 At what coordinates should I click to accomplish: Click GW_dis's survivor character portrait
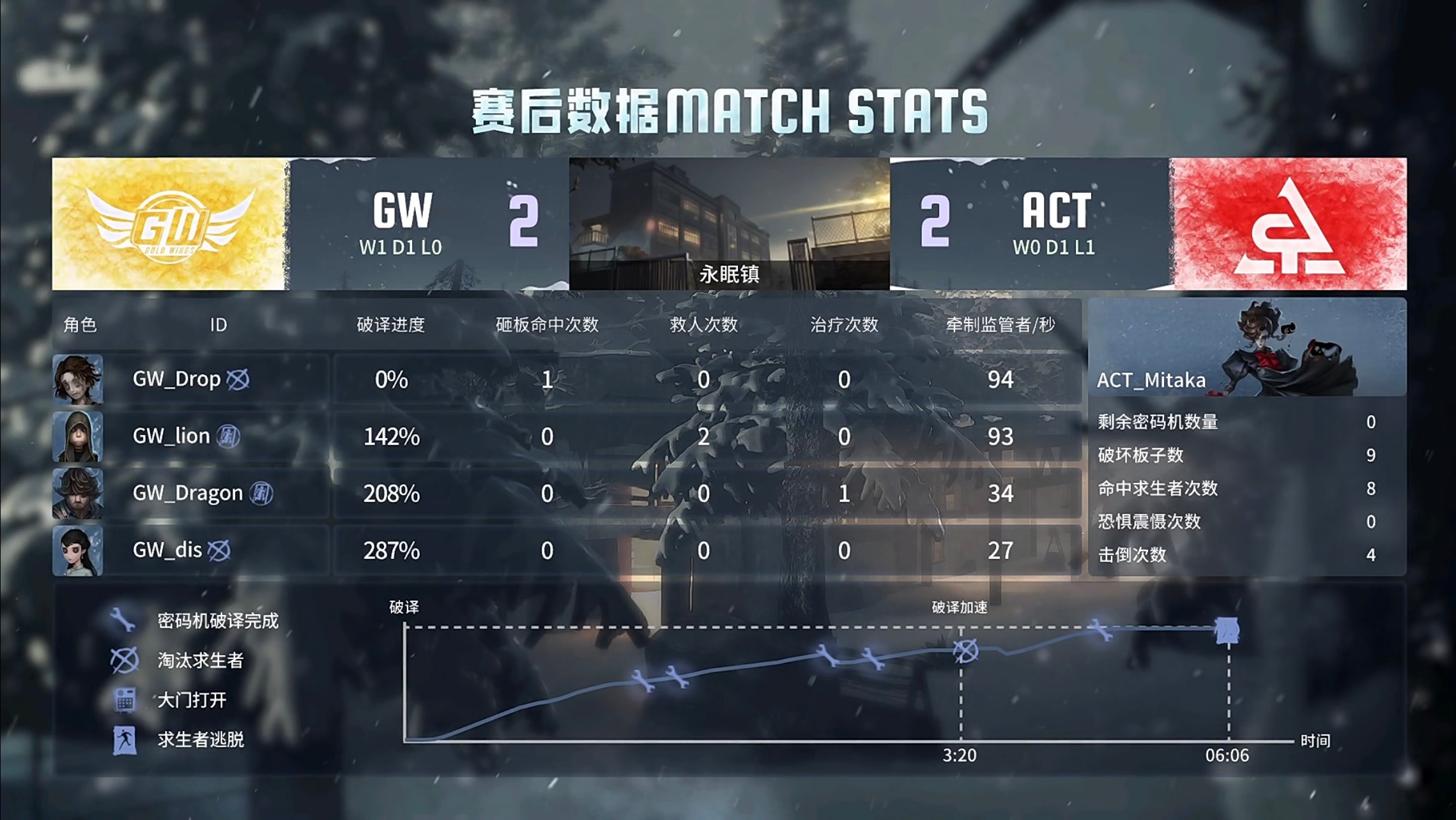click(78, 550)
